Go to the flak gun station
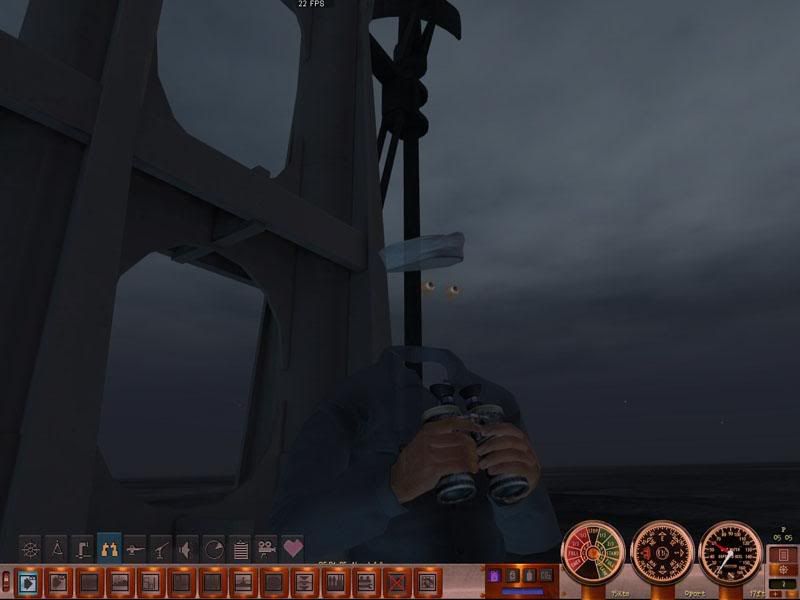 (161, 549)
